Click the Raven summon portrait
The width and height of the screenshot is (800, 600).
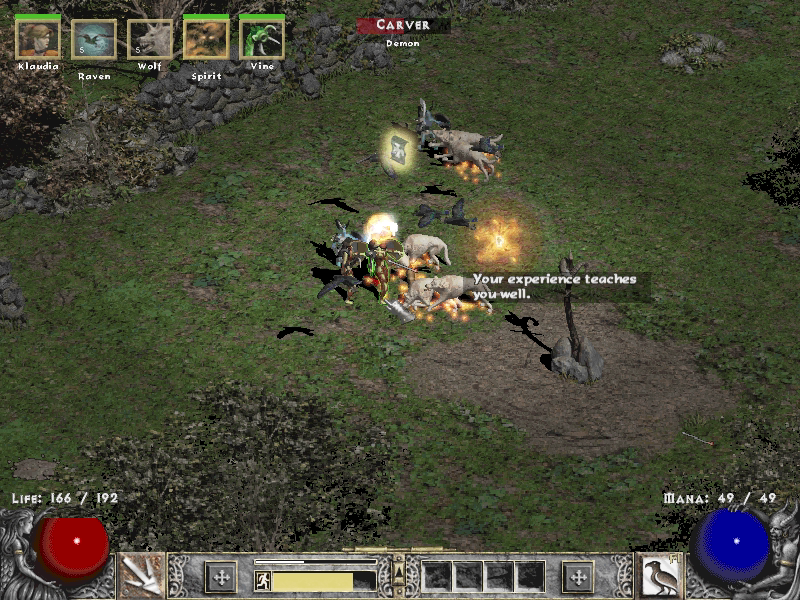[94, 39]
